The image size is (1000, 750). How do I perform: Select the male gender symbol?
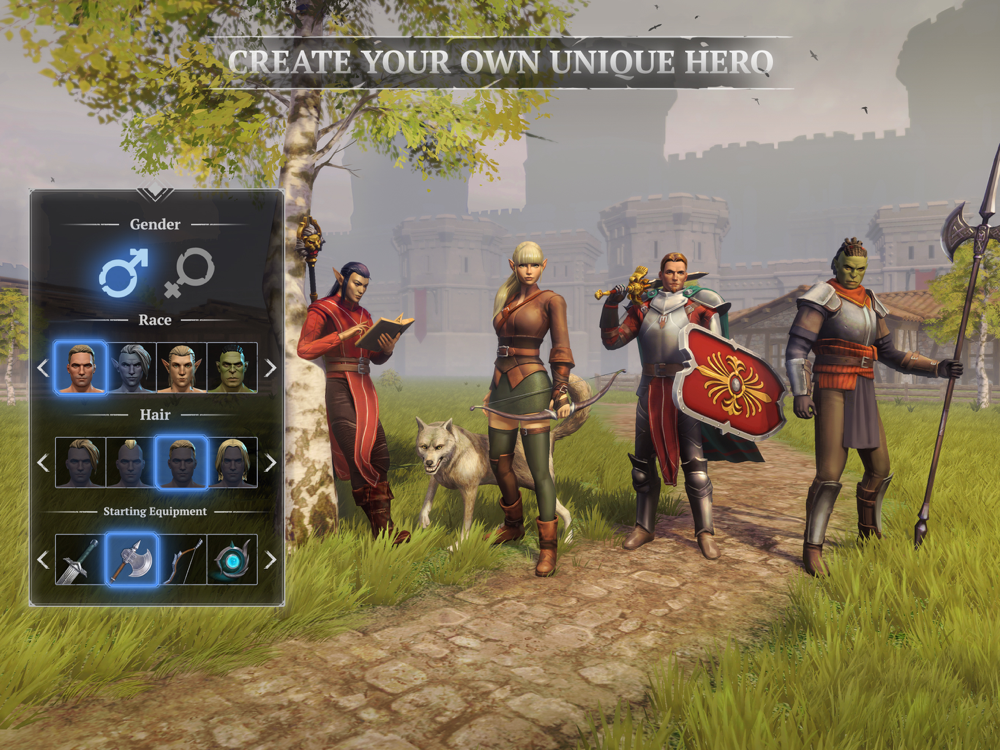[124, 272]
